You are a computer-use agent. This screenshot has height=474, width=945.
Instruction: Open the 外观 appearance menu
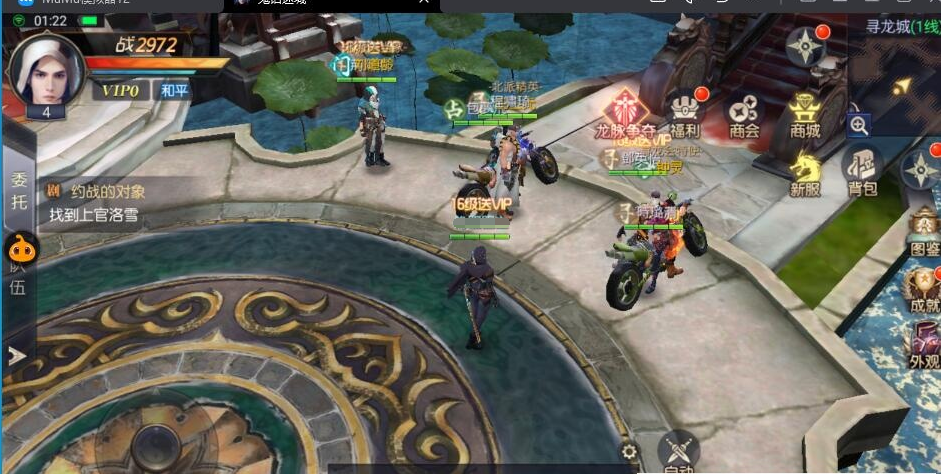pos(925,345)
